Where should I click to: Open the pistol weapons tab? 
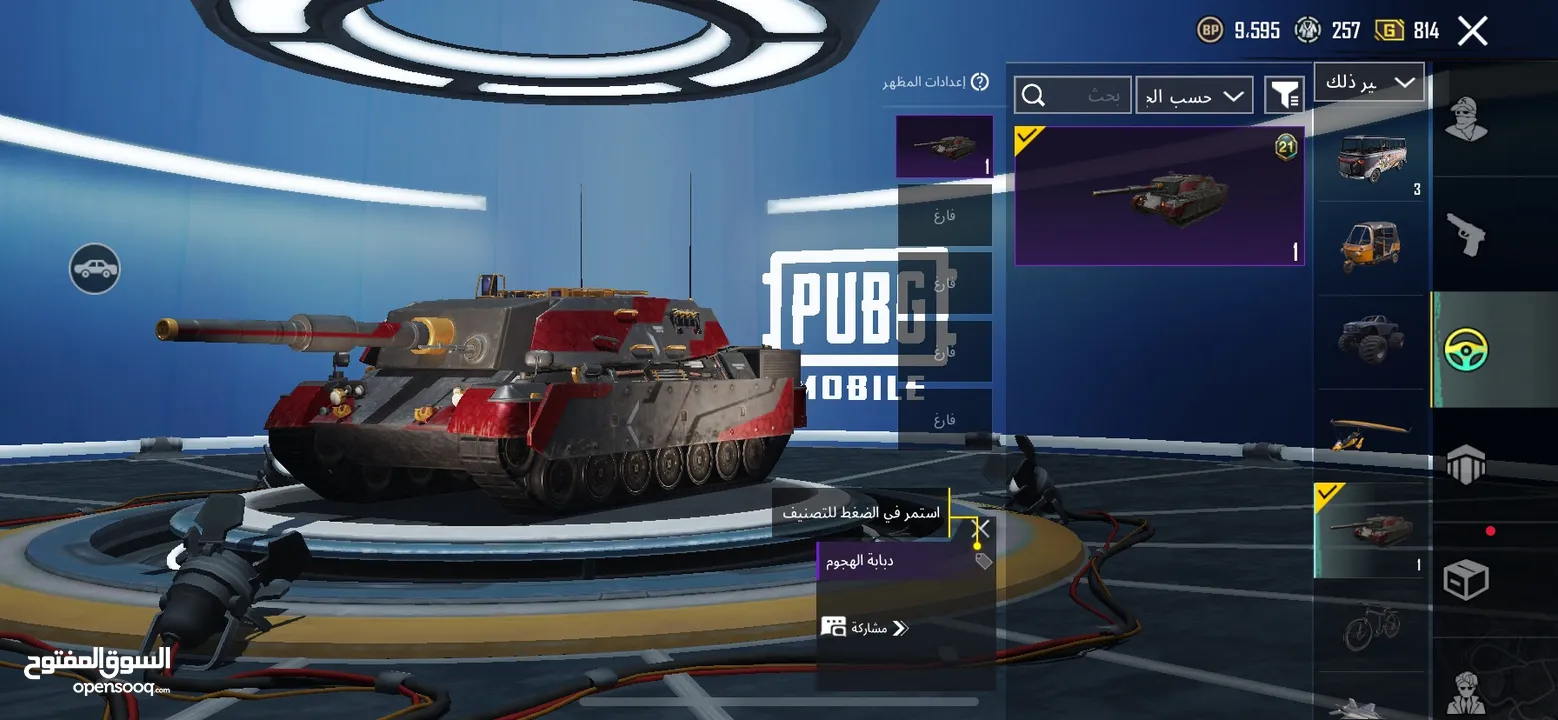[x=1467, y=235]
